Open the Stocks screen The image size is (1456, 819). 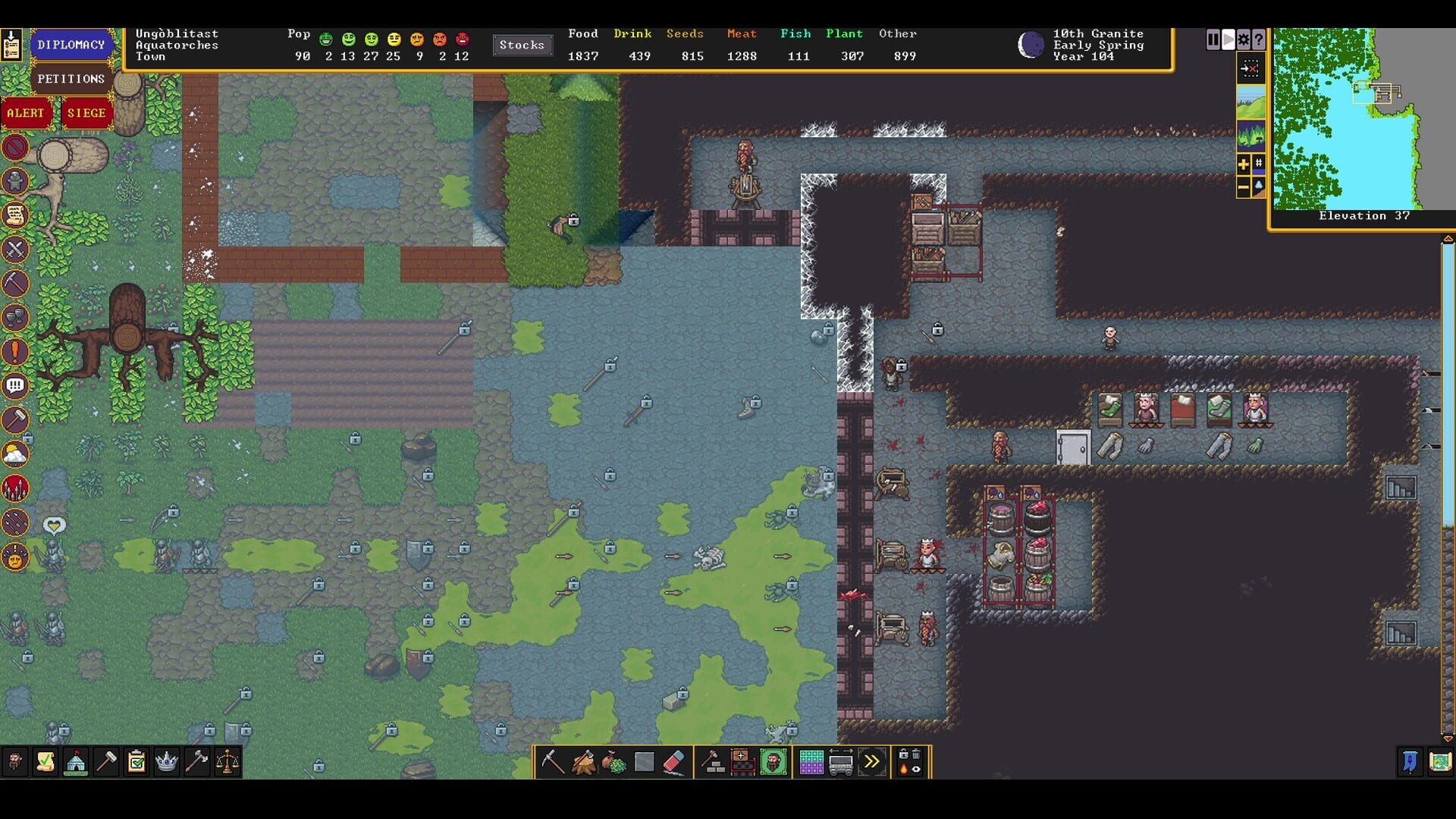click(522, 45)
